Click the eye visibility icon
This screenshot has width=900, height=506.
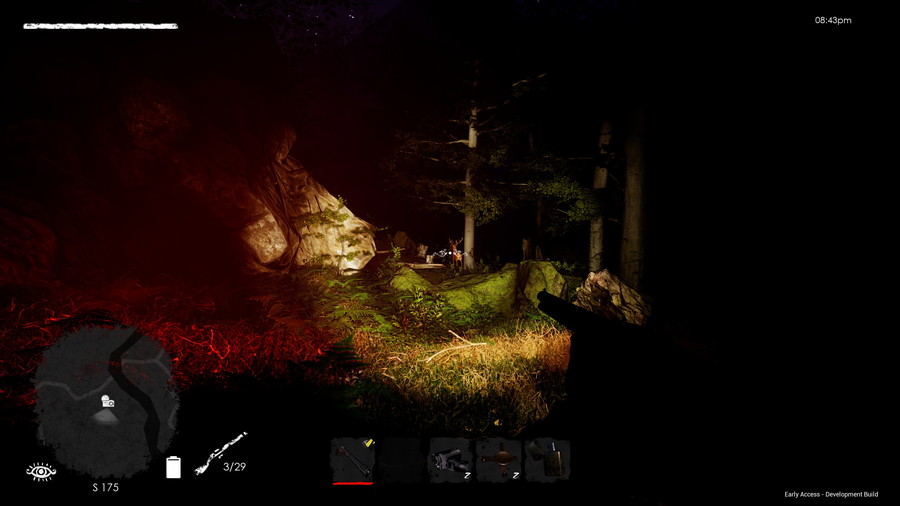coord(41,470)
